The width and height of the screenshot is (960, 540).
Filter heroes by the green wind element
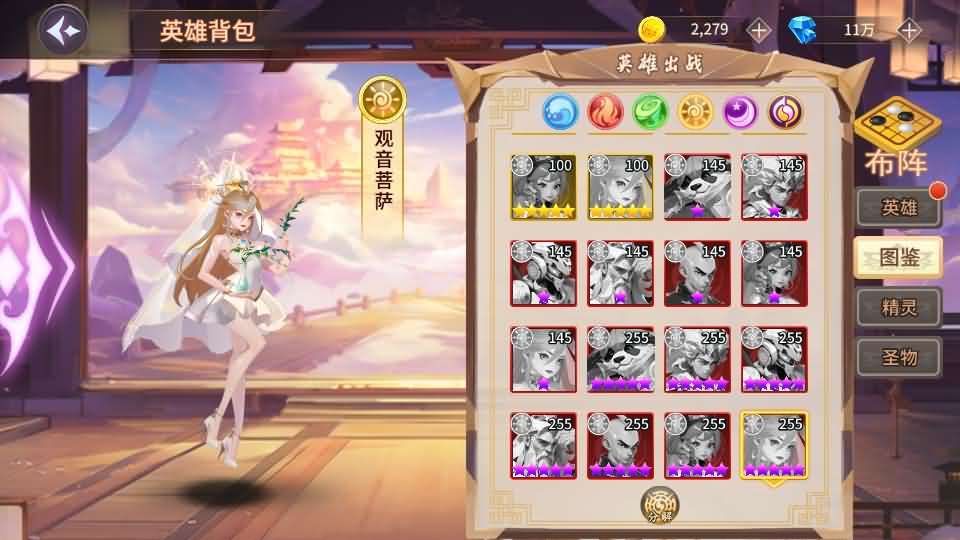pyautogui.click(x=650, y=111)
